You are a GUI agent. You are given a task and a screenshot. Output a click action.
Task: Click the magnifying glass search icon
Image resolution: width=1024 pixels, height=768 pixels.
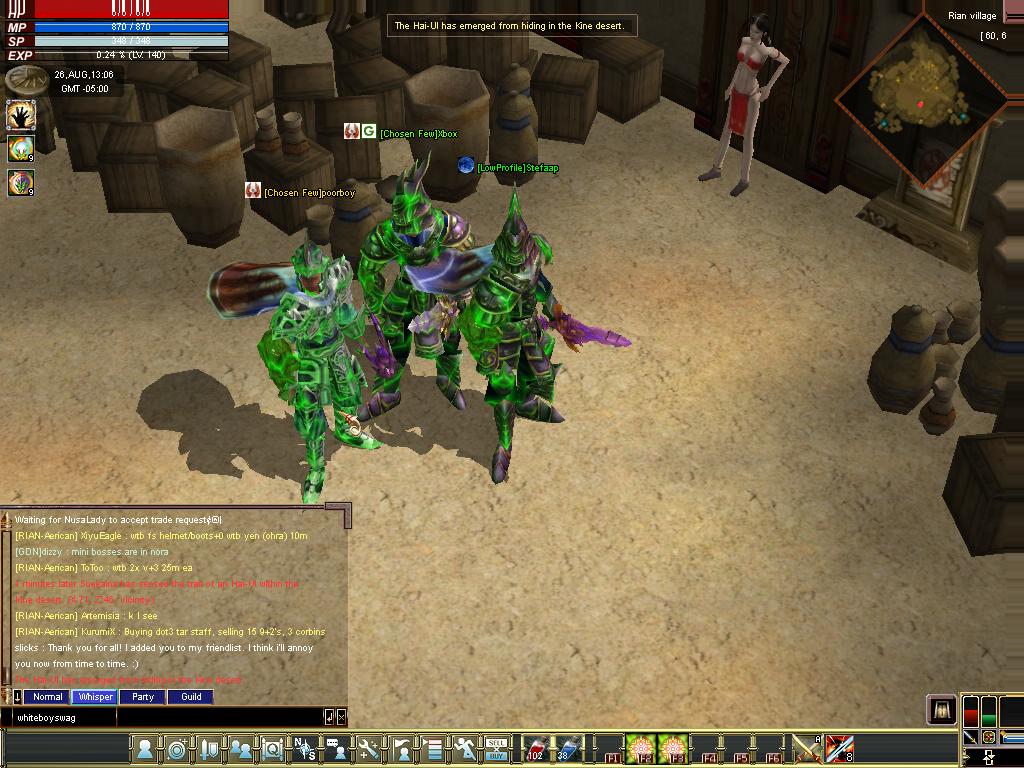click(272, 748)
